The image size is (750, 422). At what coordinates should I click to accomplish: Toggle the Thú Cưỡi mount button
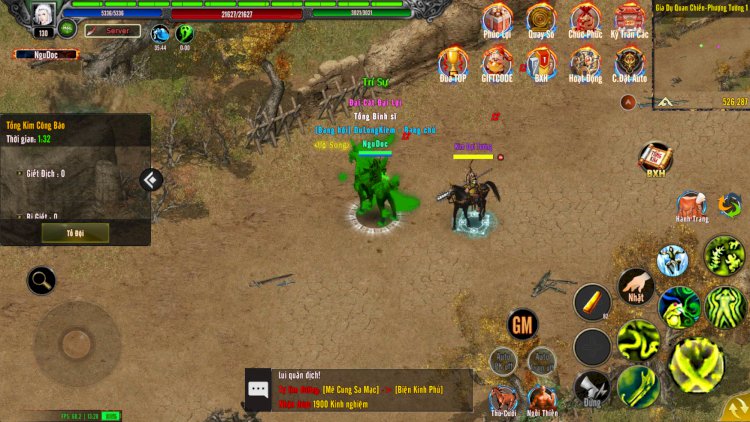pos(503,398)
